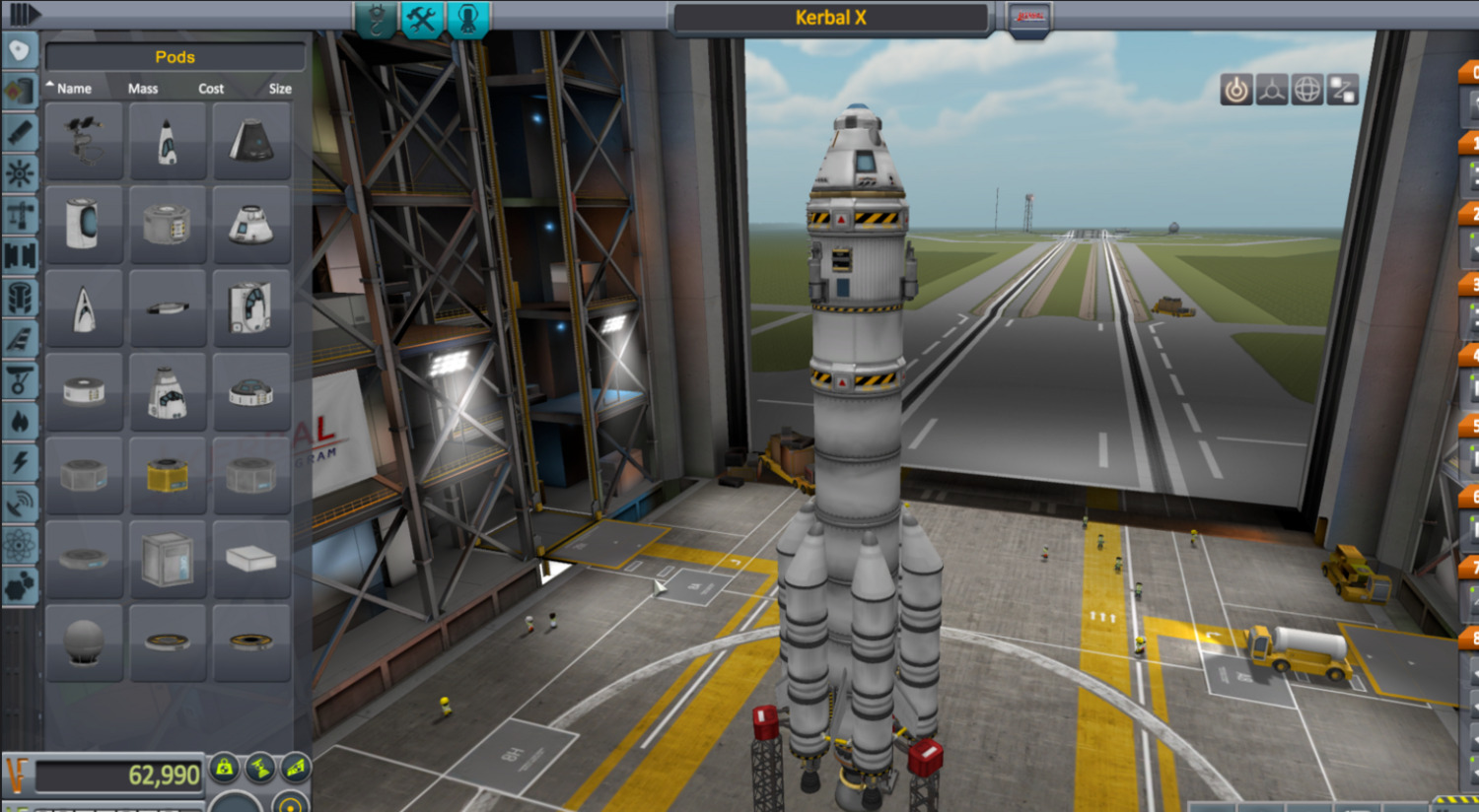Switch to the Electrical lightning bolt category
Screen dimensions: 1479x812
point(20,462)
